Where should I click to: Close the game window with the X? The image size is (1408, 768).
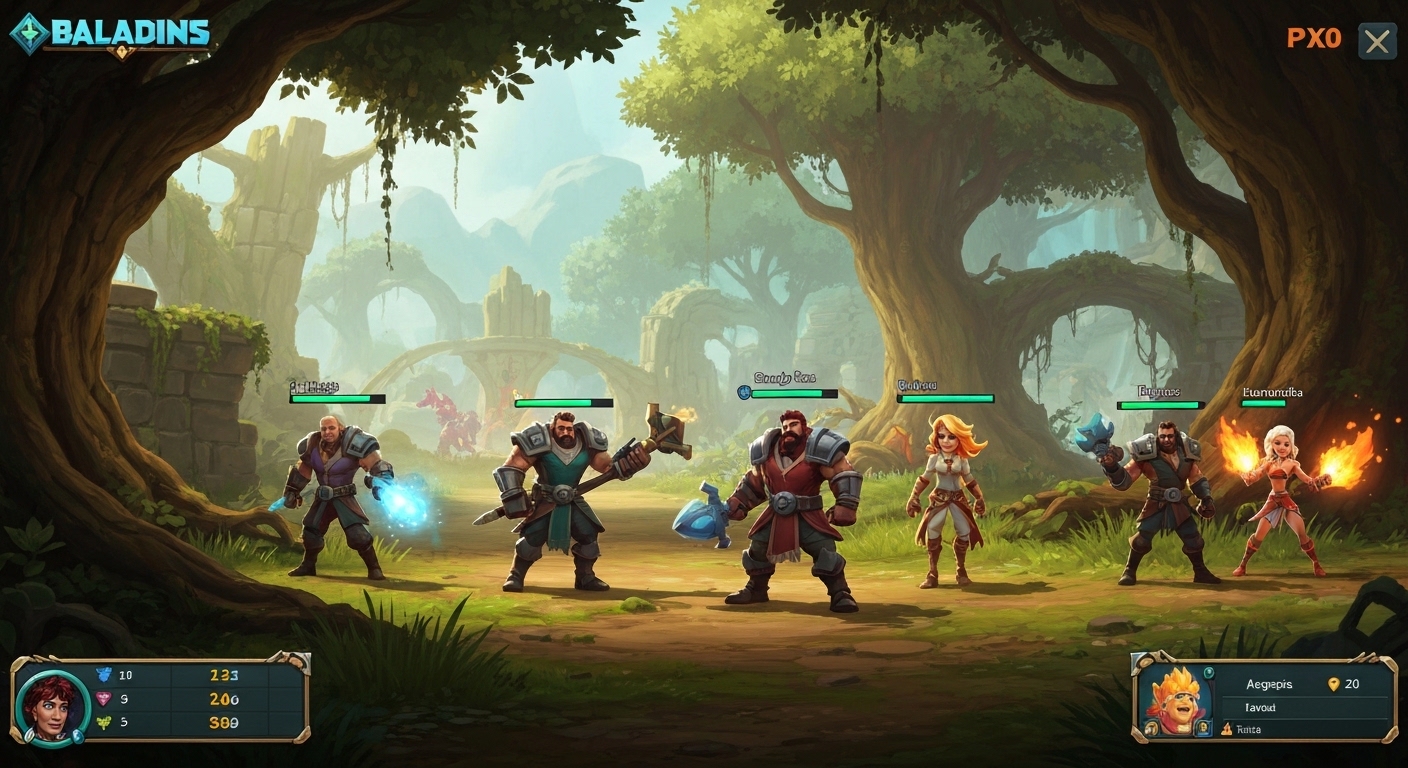pyautogui.click(x=1377, y=41)
